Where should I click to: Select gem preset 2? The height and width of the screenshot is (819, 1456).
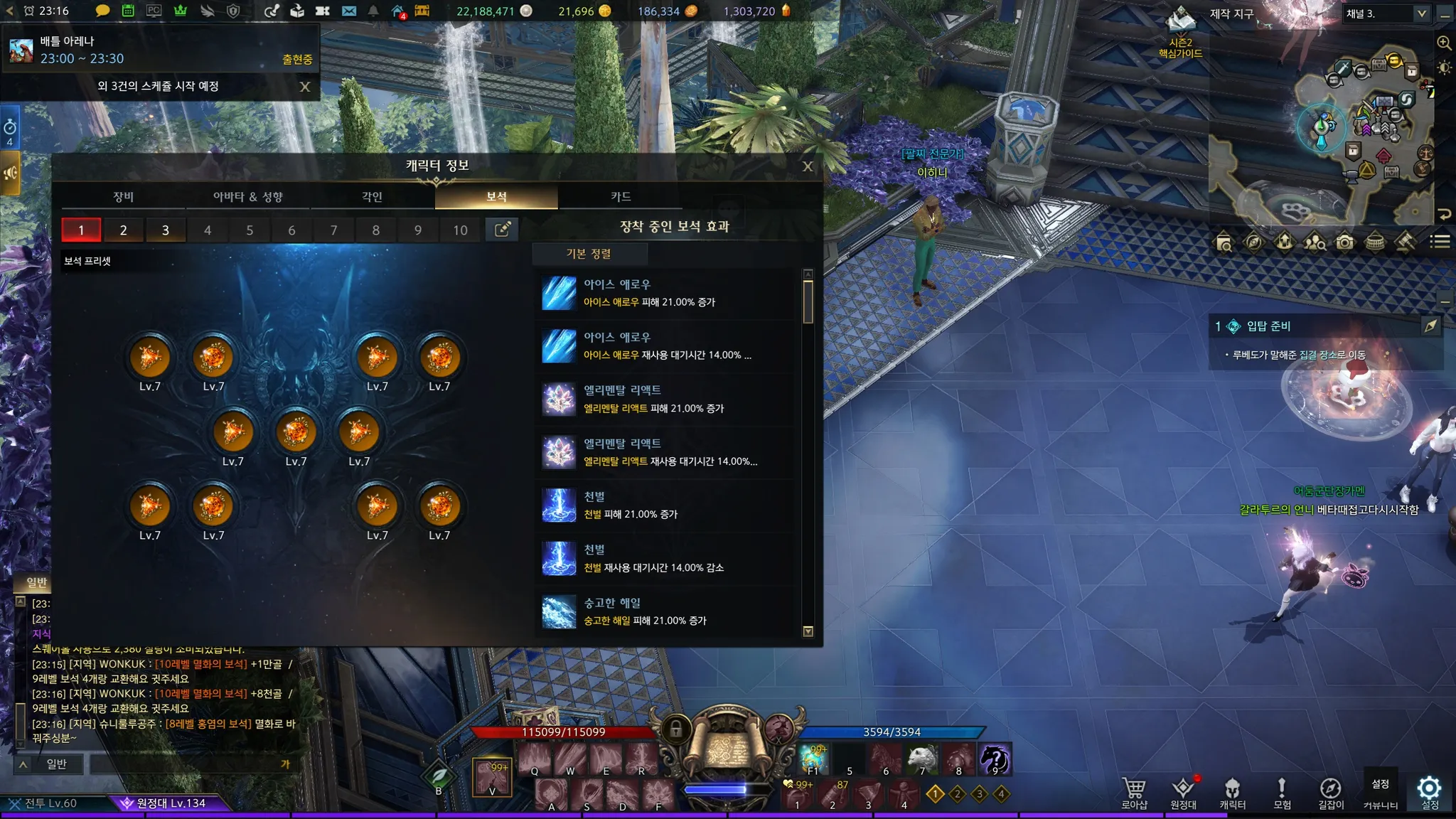pos(123,230)
